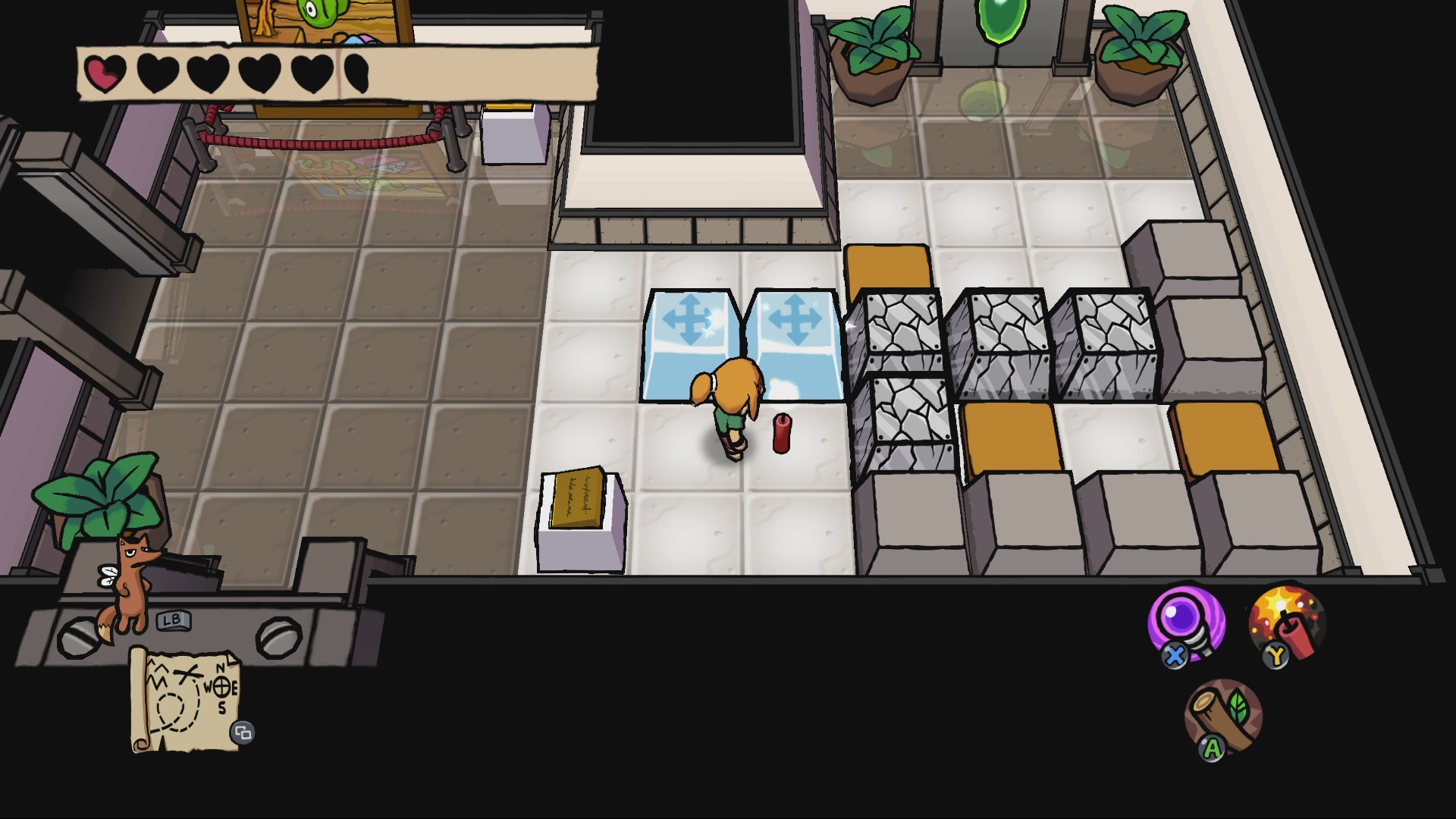
Task: Click the painting behind the red rope barrier
Action: pos(364,174)
